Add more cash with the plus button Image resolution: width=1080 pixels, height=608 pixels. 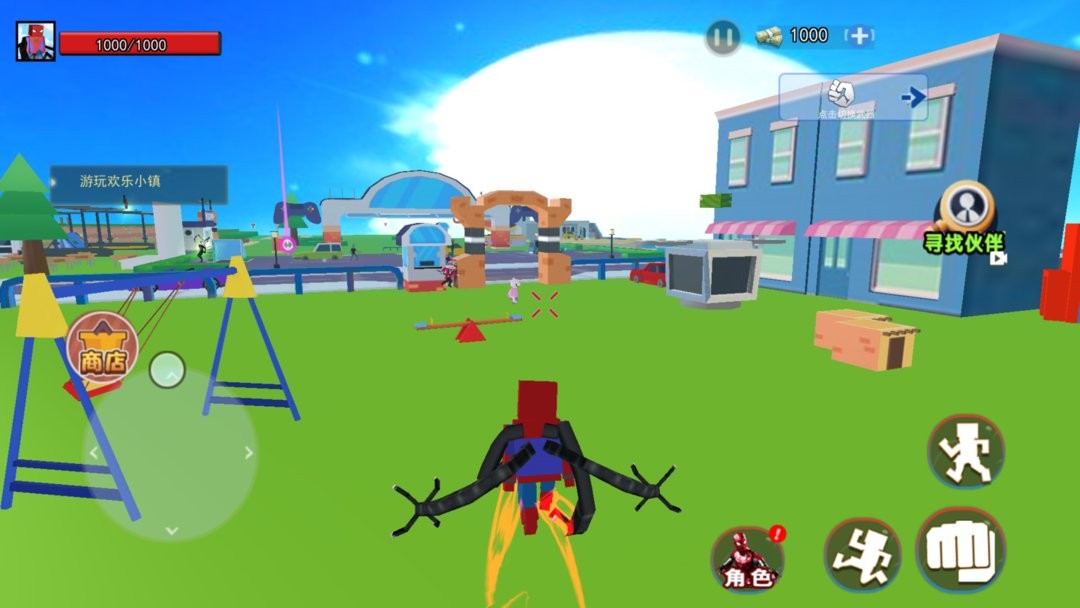click(x=859, y=36)
